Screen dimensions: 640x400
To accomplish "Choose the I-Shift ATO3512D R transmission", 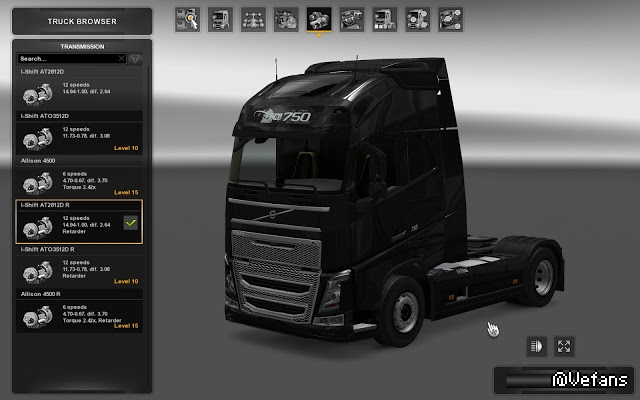I will tap(78, 268).
